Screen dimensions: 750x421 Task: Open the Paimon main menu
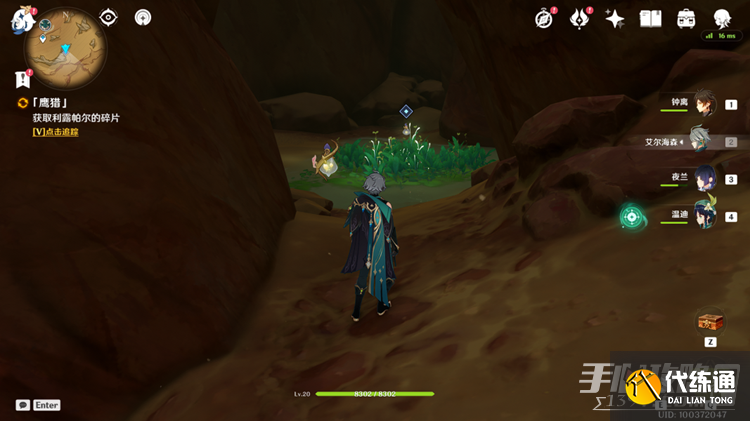[22, 19]
